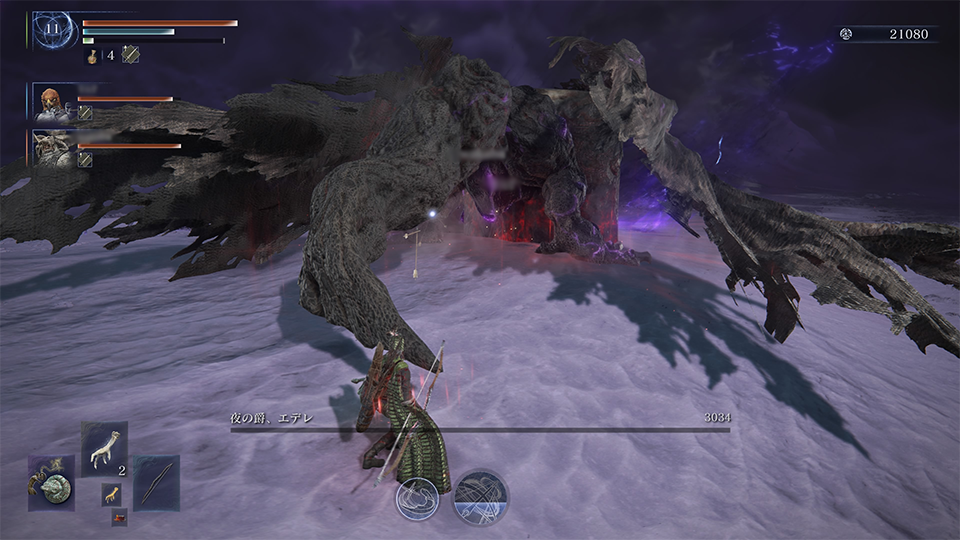Select the equipped bow weapon slot

point(157,482)
